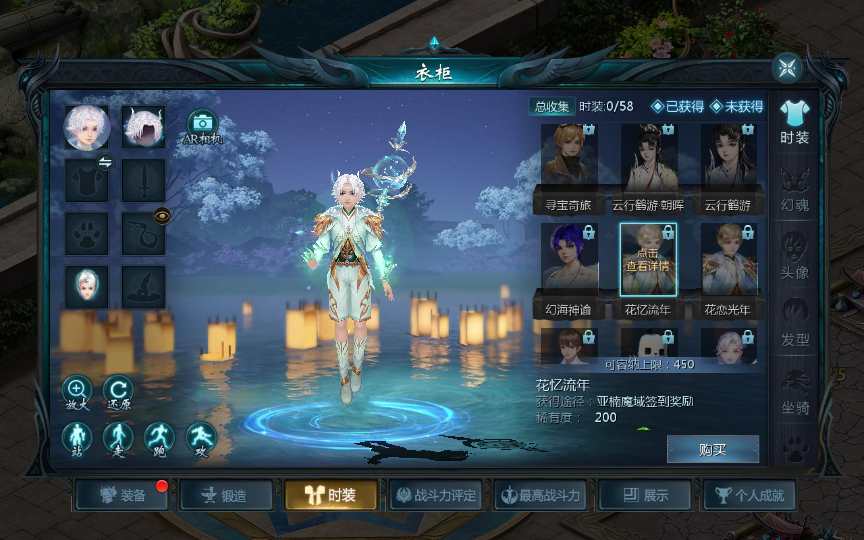Viewport: 864px width, 540px height.
Task: Choose the running pose (跑)
Action: click(x=160, y=437)
